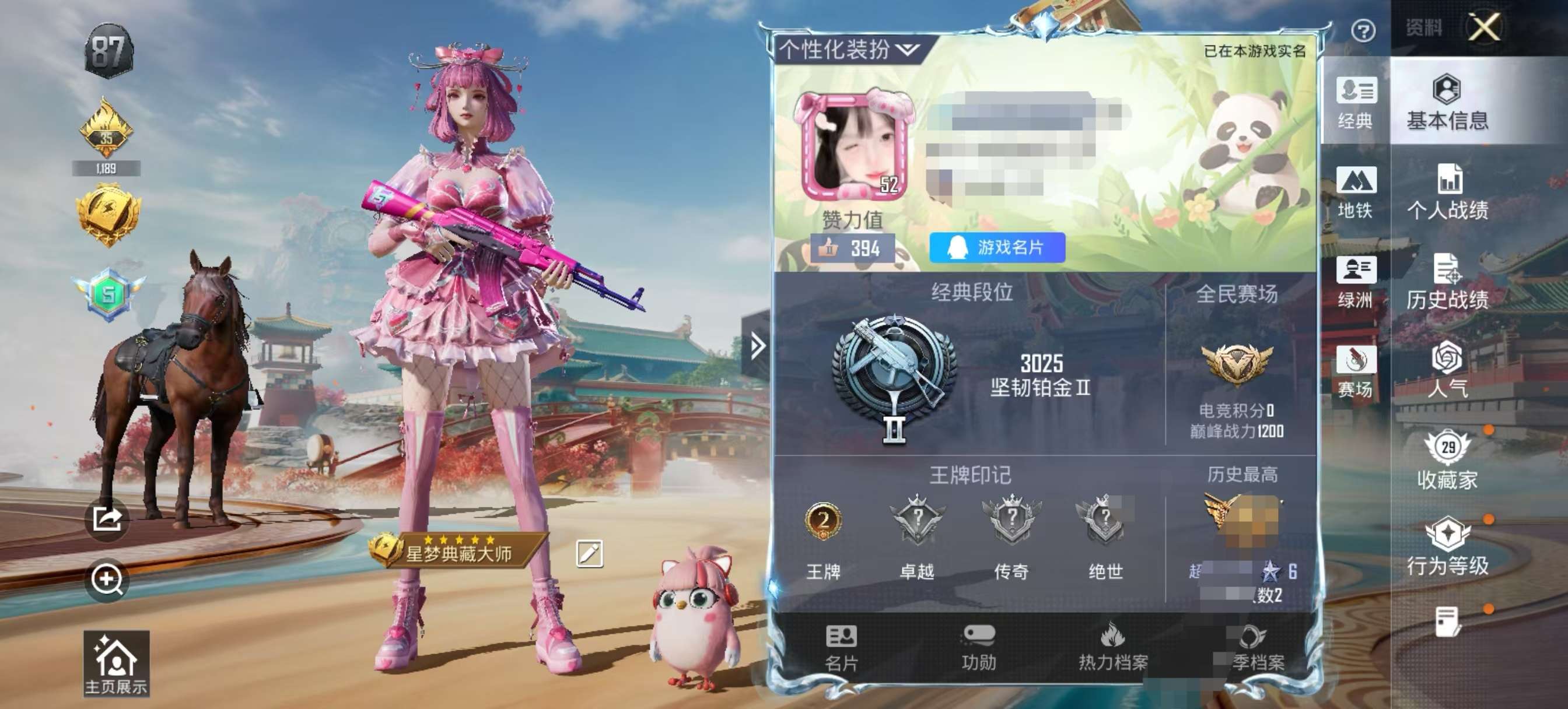
Task: Open the 名片 tab at the bottom
Action: coord(841,648)
